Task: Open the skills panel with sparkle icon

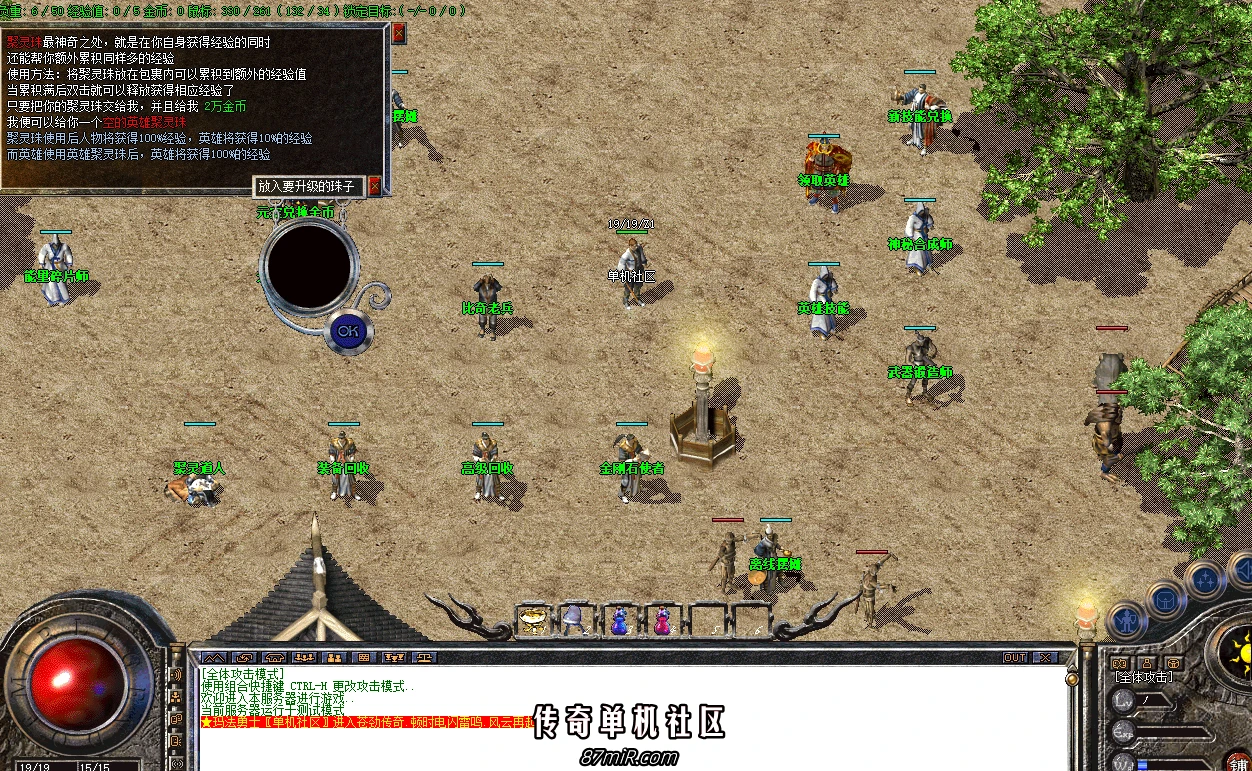Action: [x=1205, y=578]
